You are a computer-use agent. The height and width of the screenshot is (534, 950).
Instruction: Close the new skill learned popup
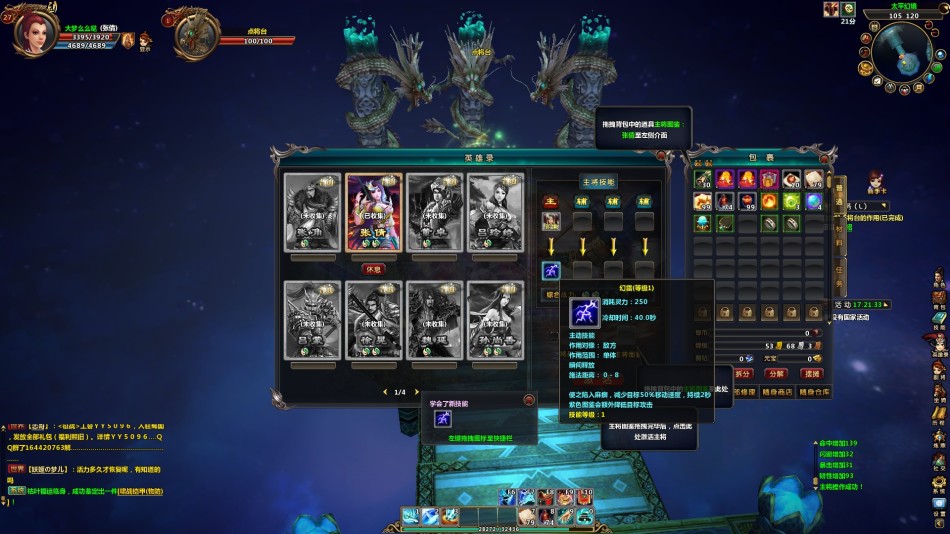pyautogui.click(x=529, y=400)
